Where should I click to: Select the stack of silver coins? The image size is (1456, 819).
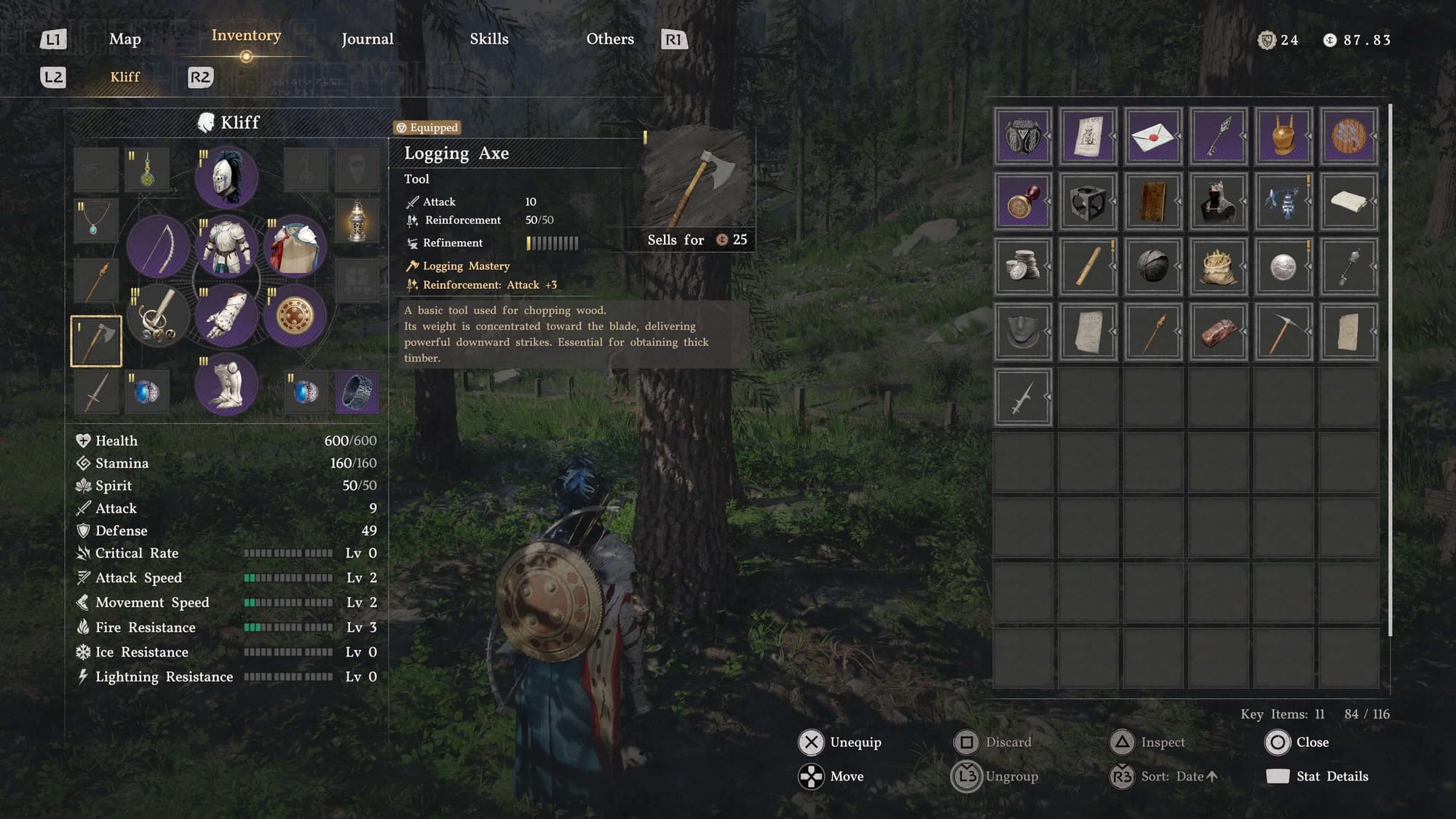1022,266
